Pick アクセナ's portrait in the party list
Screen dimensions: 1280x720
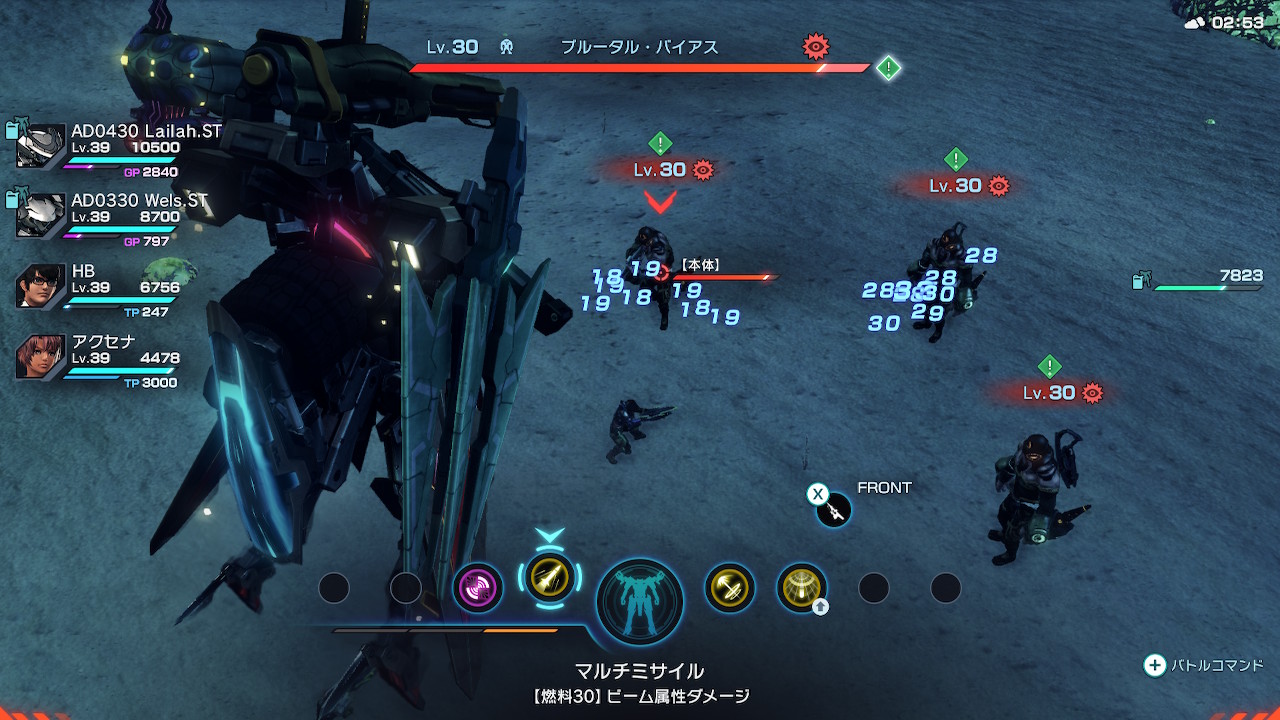click(x=41, y=357)
